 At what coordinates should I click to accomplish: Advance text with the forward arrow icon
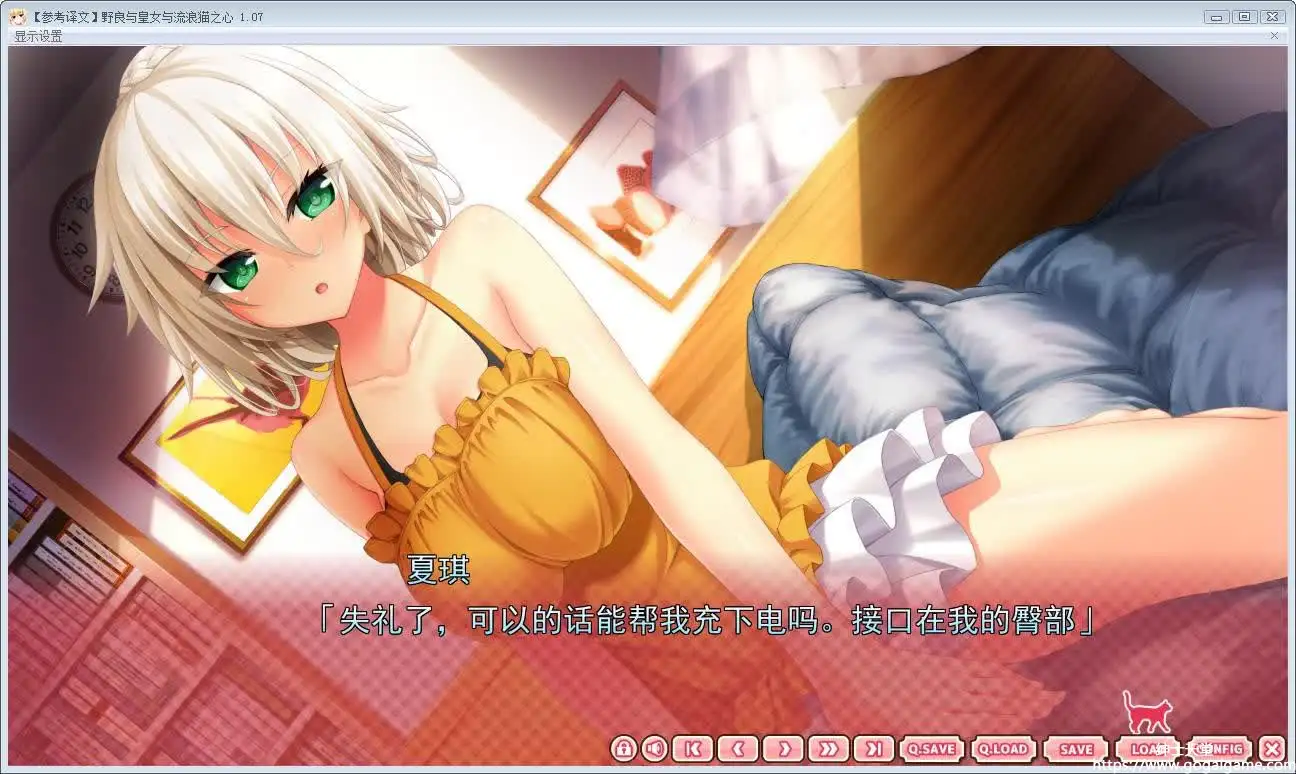(x=784, y=748)
